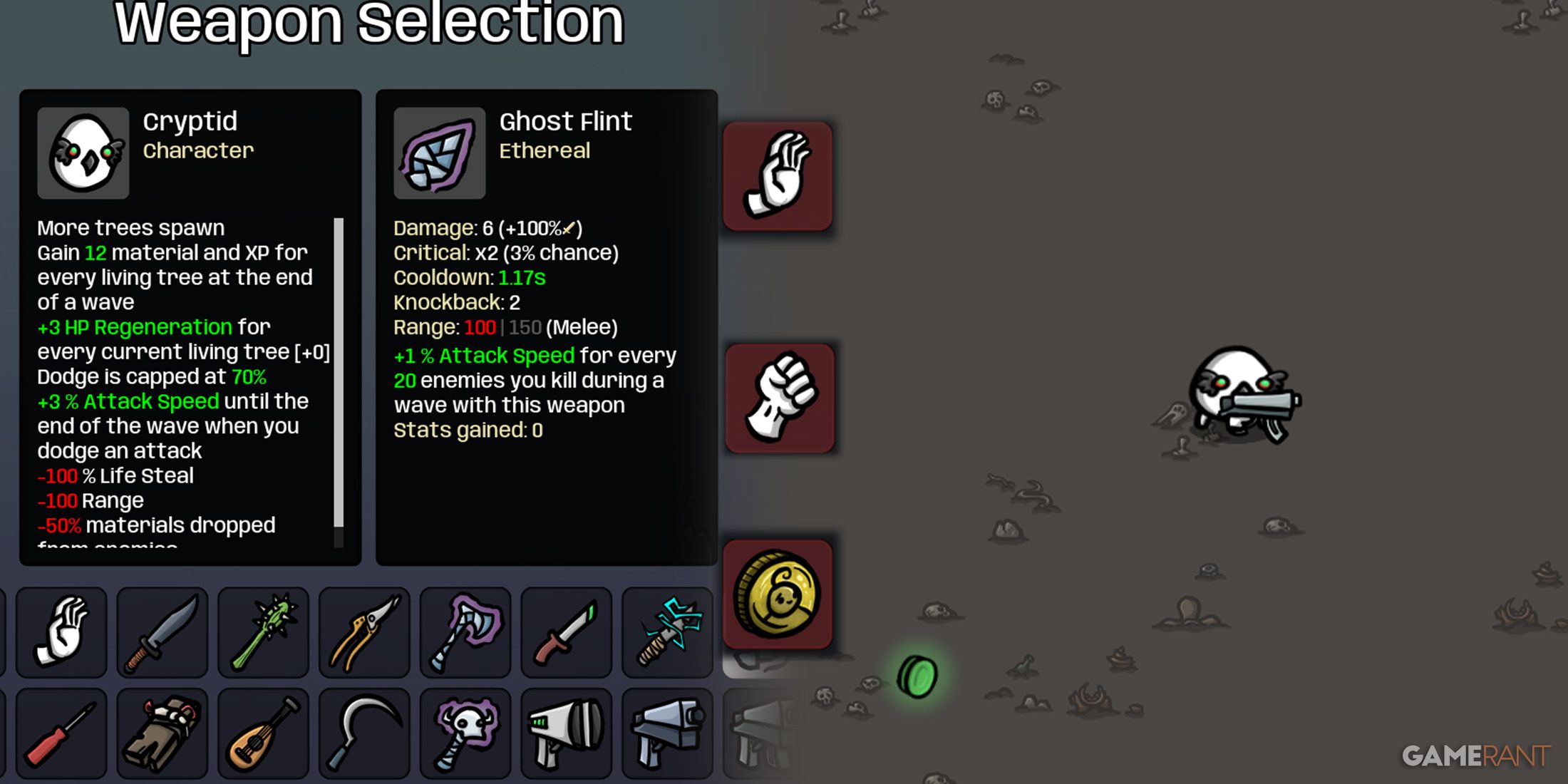Pick the blue-grey pistol weapon
Image resolution: width=1568 pixels, height=784 pixels.
668,733
